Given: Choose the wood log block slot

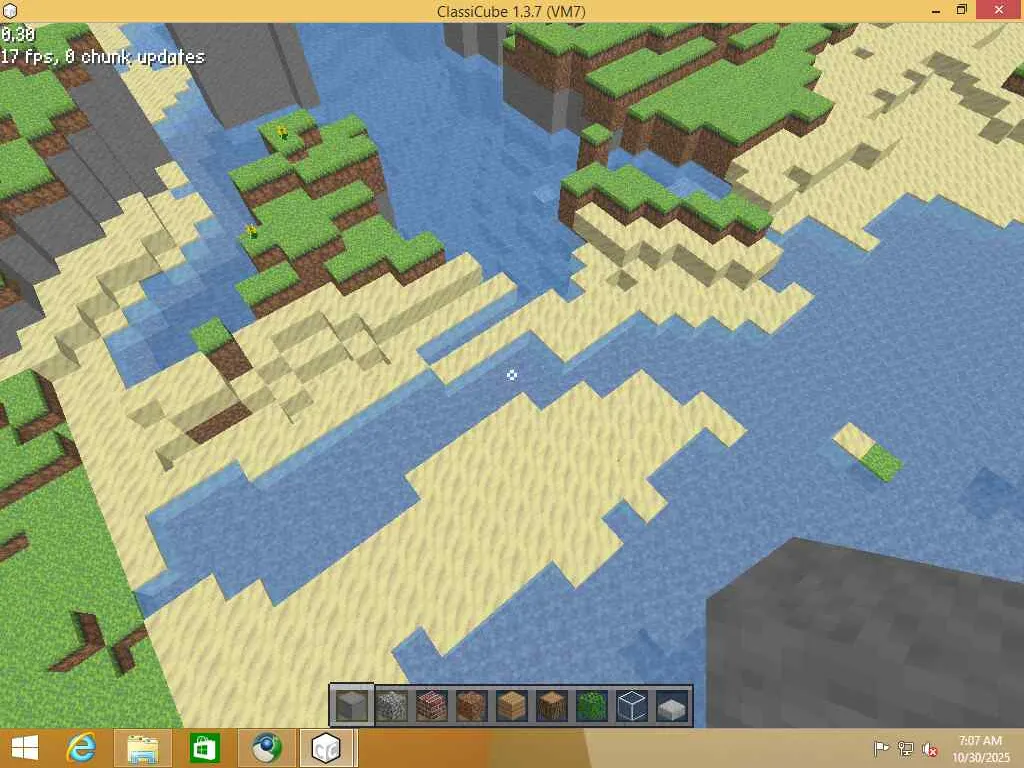Looking at the screenshot, I should (552, 706).
